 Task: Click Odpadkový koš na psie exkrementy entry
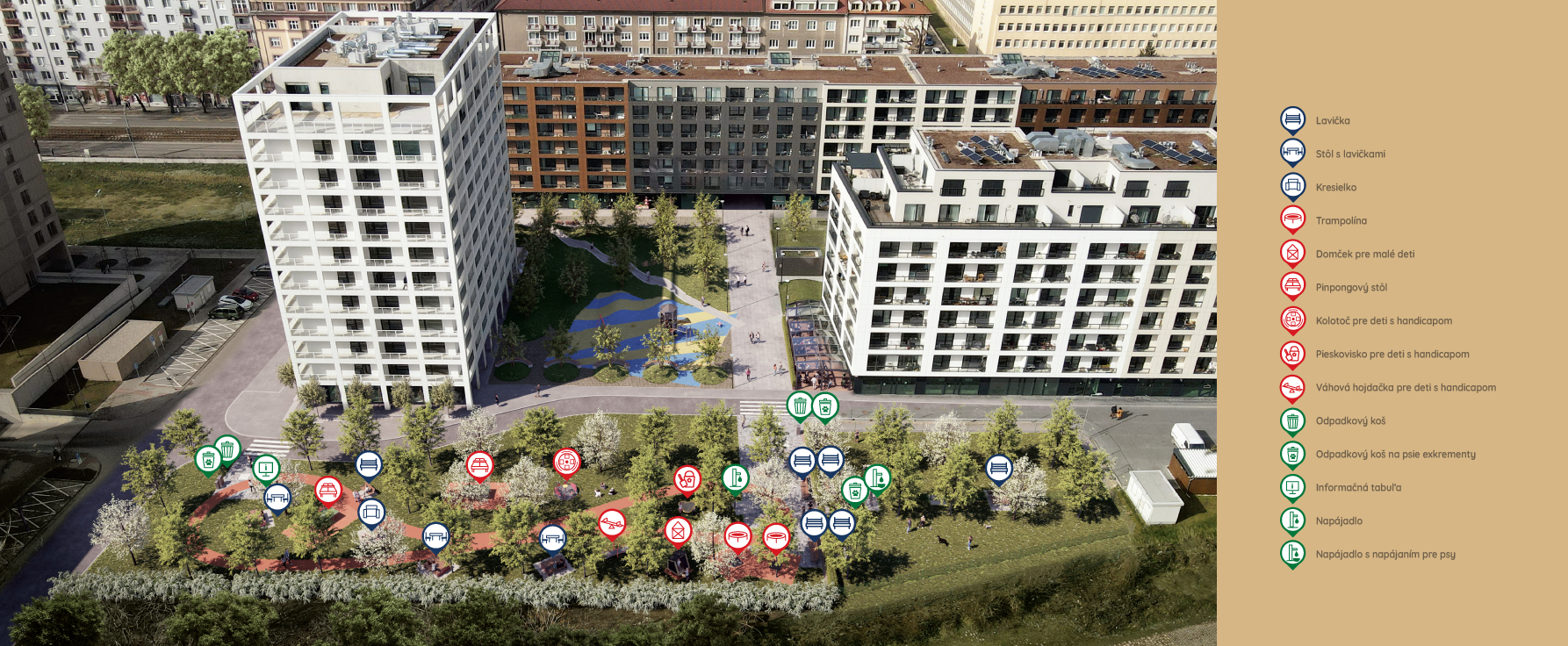[1395, 455]
